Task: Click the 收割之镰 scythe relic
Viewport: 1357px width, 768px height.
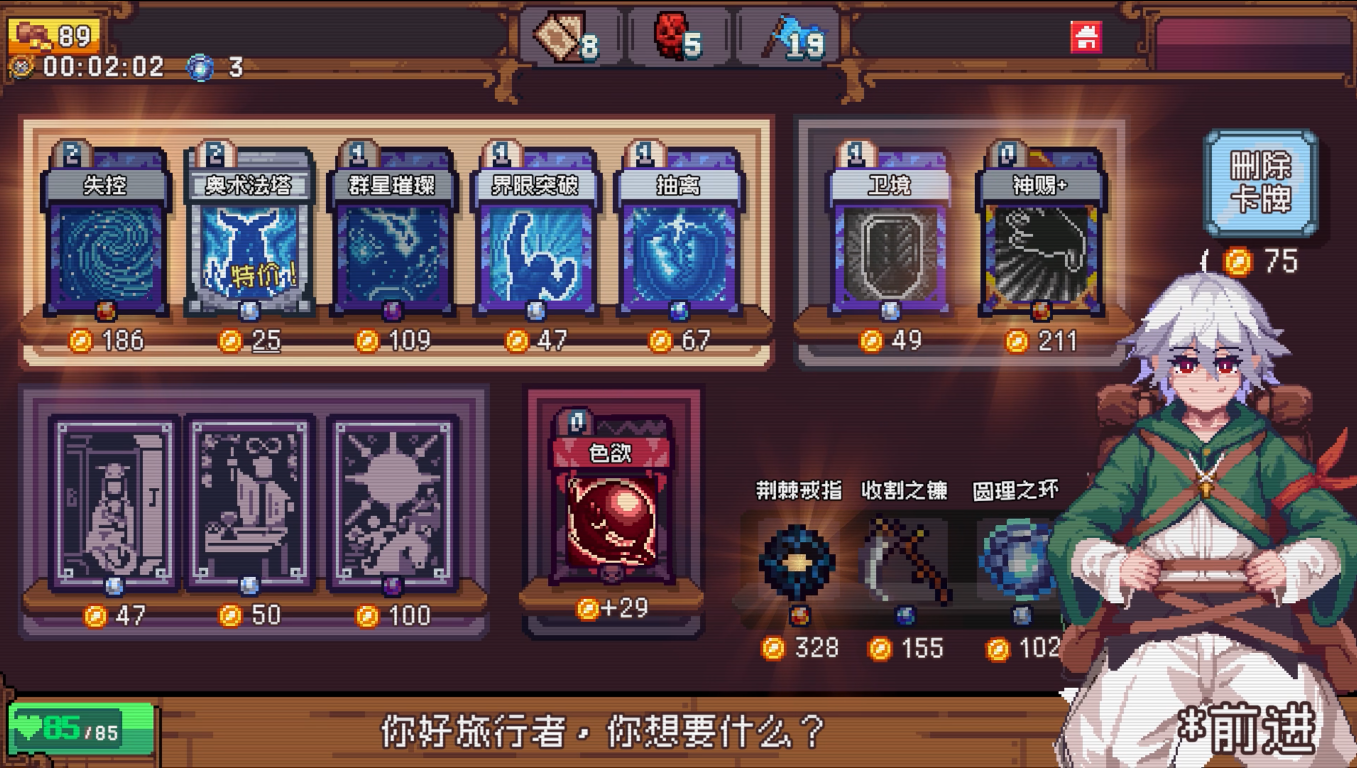Action: (907, 560)
